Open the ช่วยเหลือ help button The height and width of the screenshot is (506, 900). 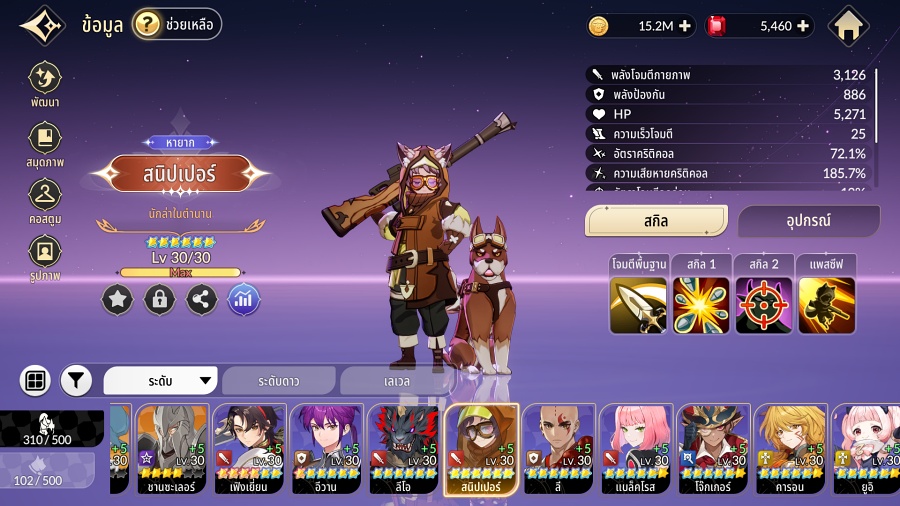[x=177, y=24]
